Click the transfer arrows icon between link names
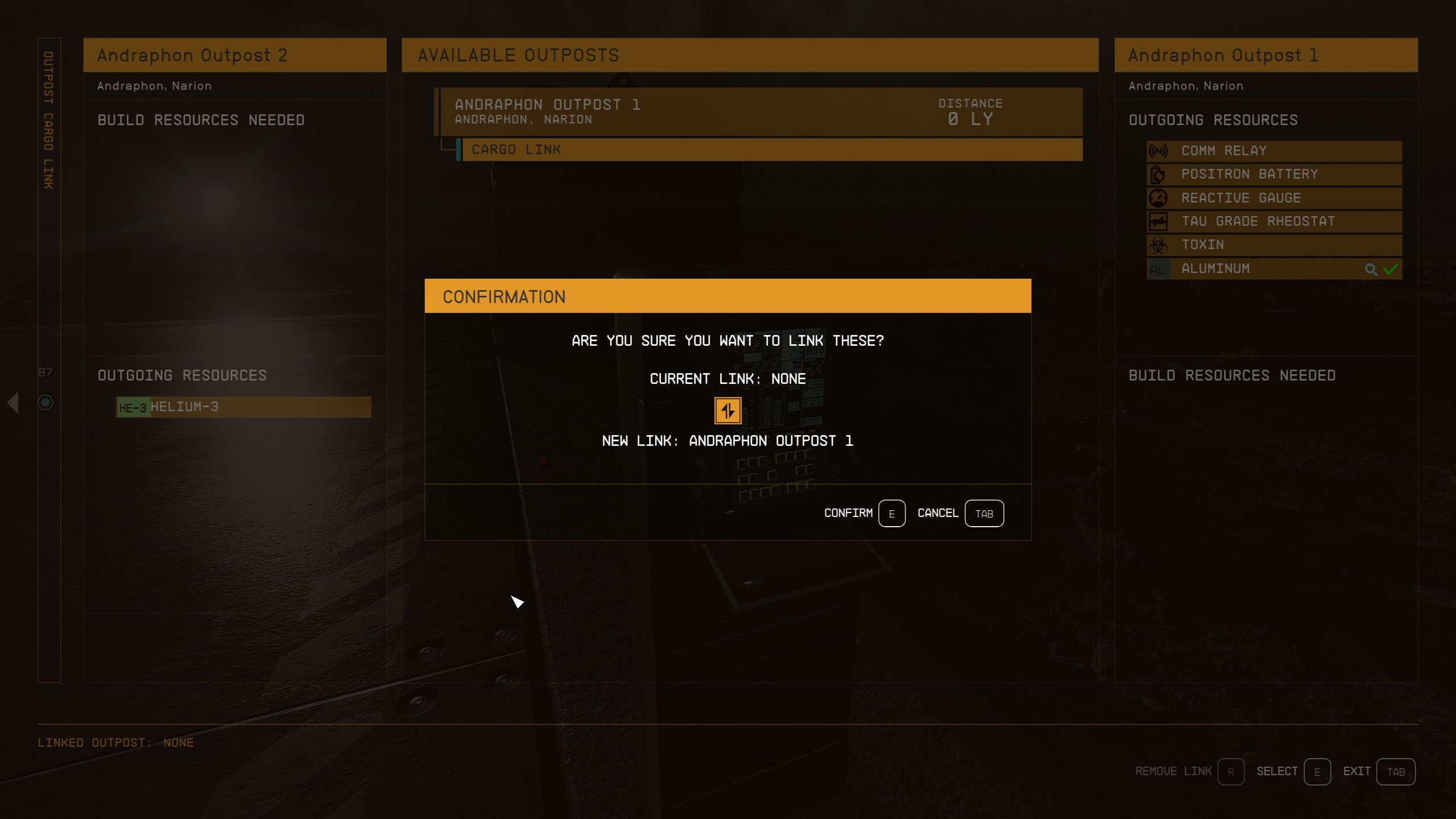 pyautogui.click(x=727, y=410)
